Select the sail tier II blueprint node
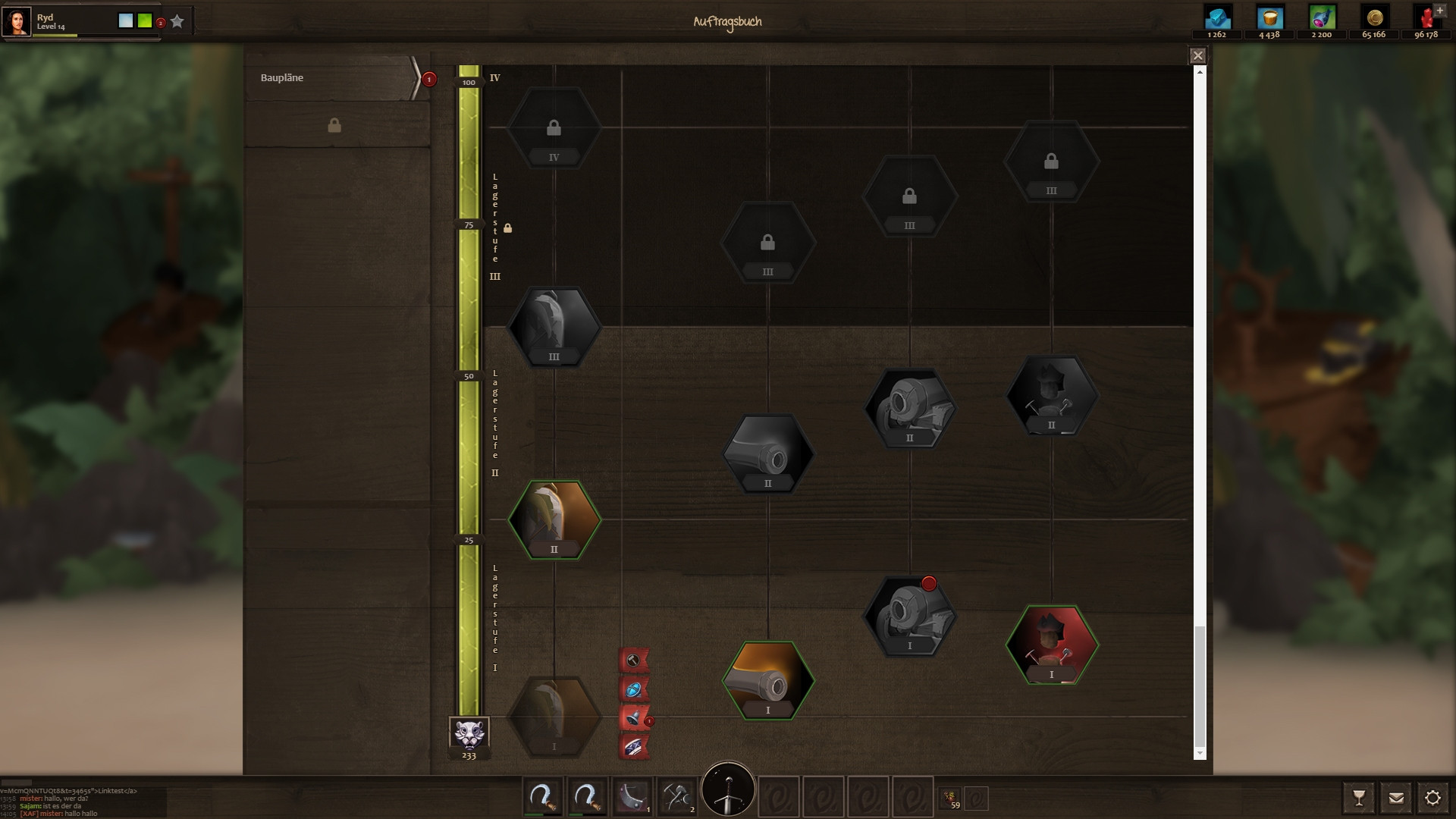 [554, 519]
